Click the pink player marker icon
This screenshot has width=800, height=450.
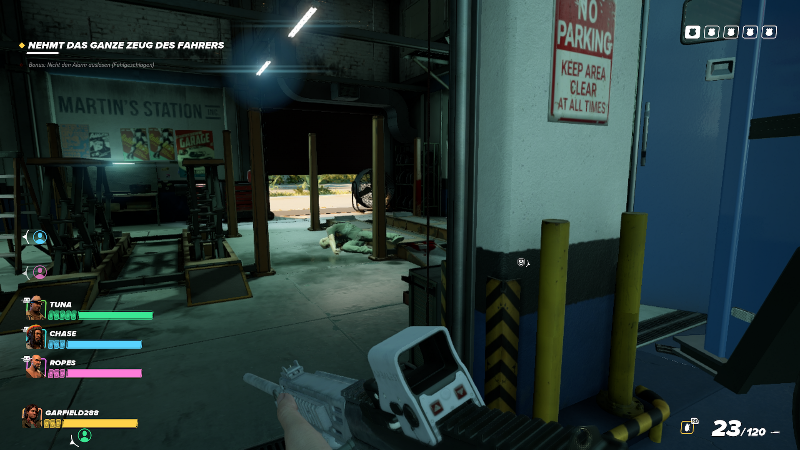[x=40, y=271]
